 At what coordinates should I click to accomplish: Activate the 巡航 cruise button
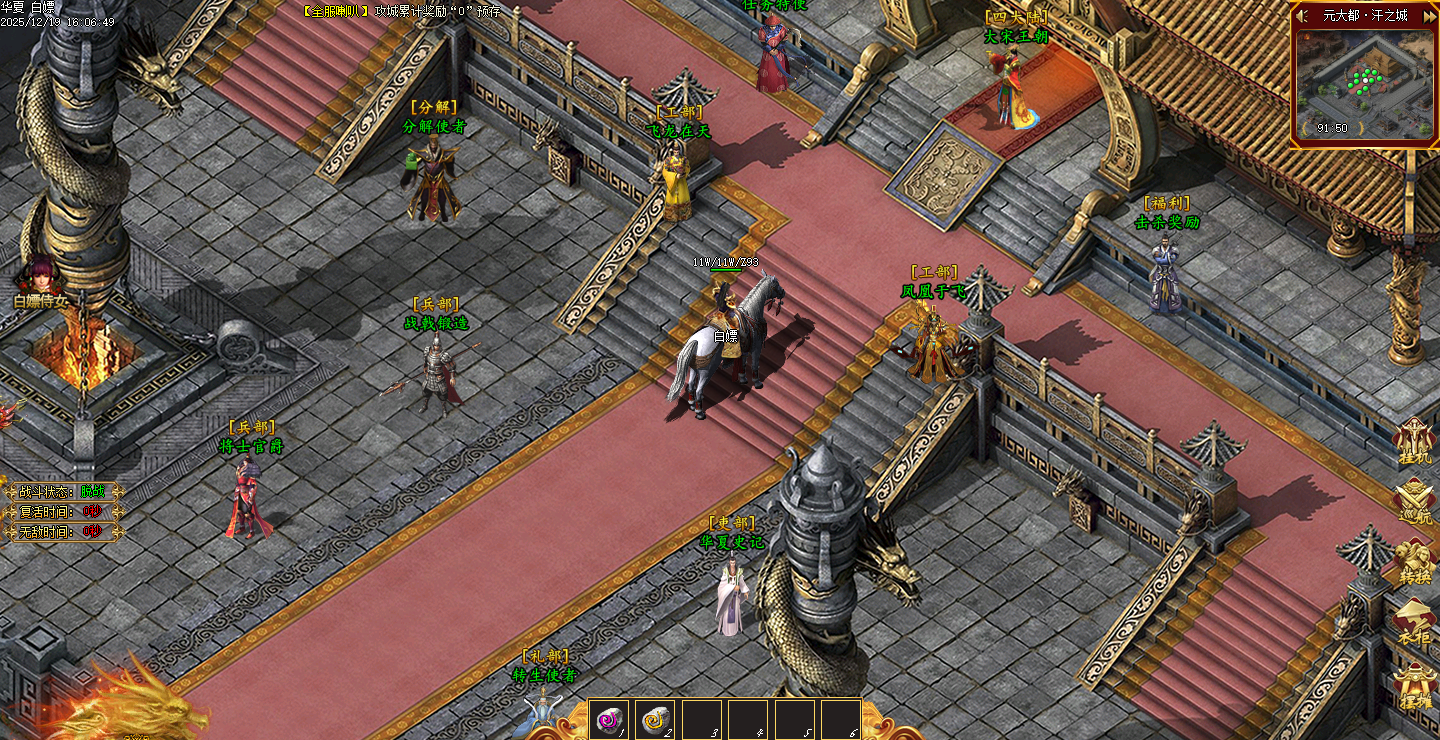(1415, 501)
